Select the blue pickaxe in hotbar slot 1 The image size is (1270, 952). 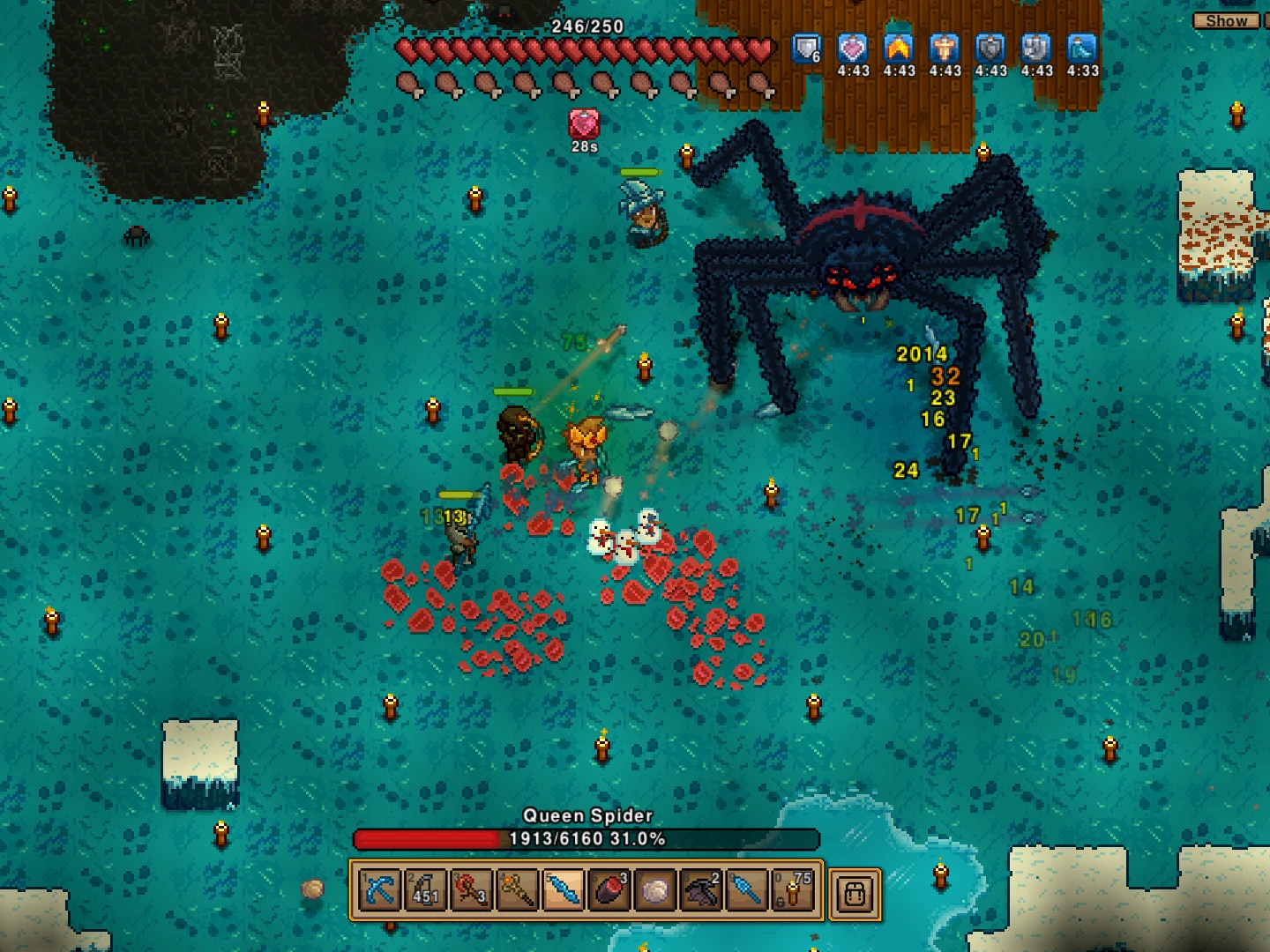pos(380,890)
